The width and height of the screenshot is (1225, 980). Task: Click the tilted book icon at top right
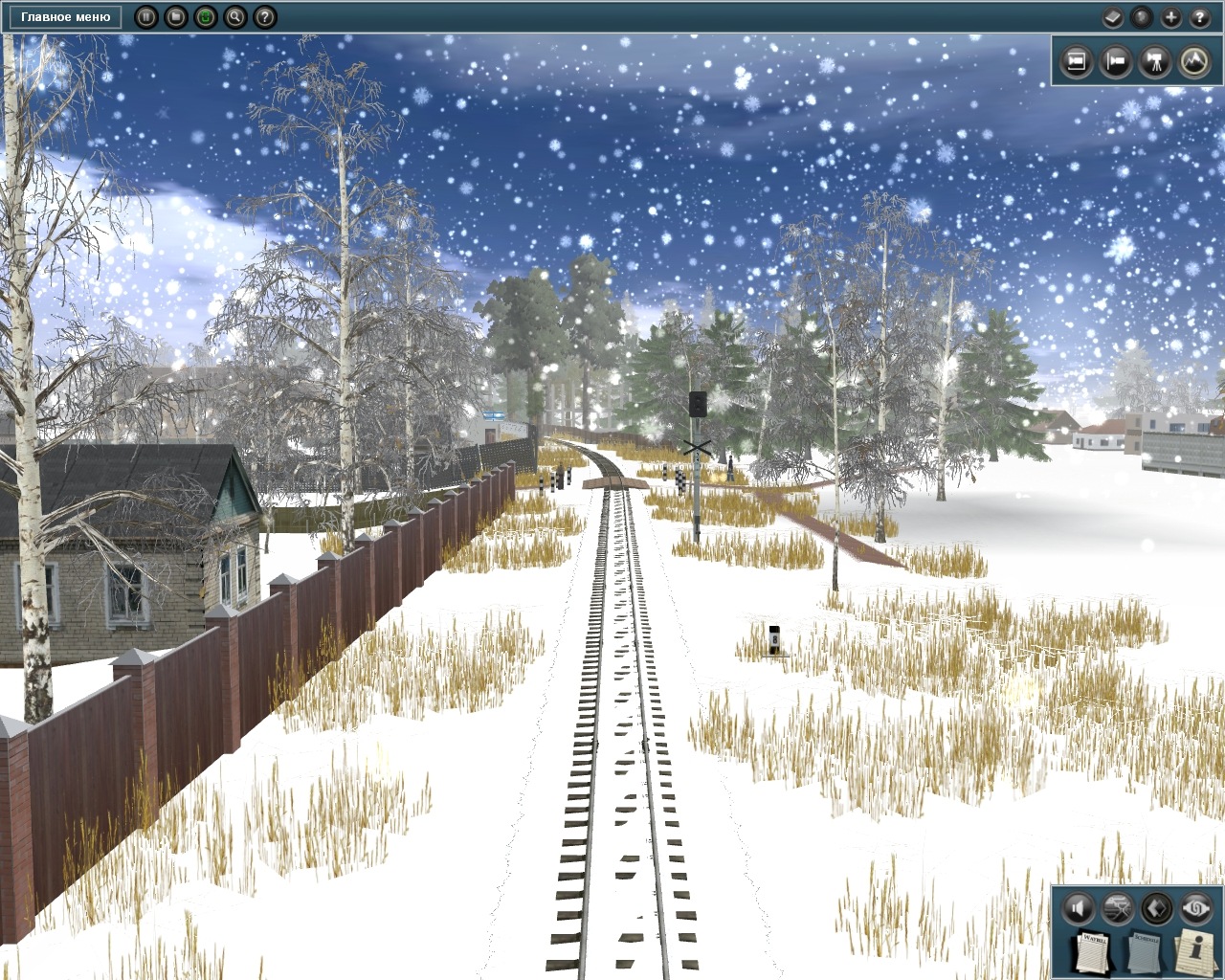tap(1112, 17)
